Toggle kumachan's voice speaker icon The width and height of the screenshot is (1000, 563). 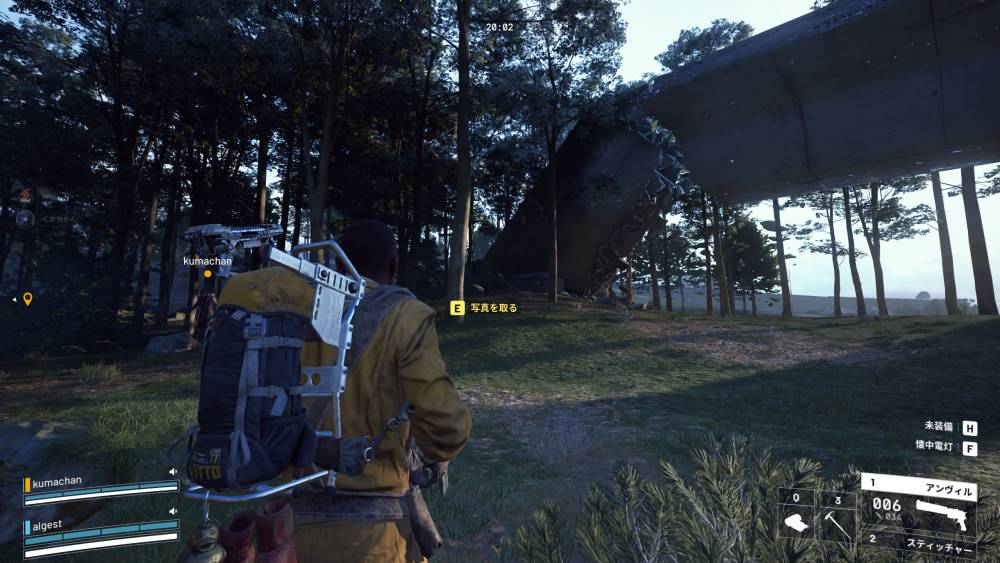[173, 472]
